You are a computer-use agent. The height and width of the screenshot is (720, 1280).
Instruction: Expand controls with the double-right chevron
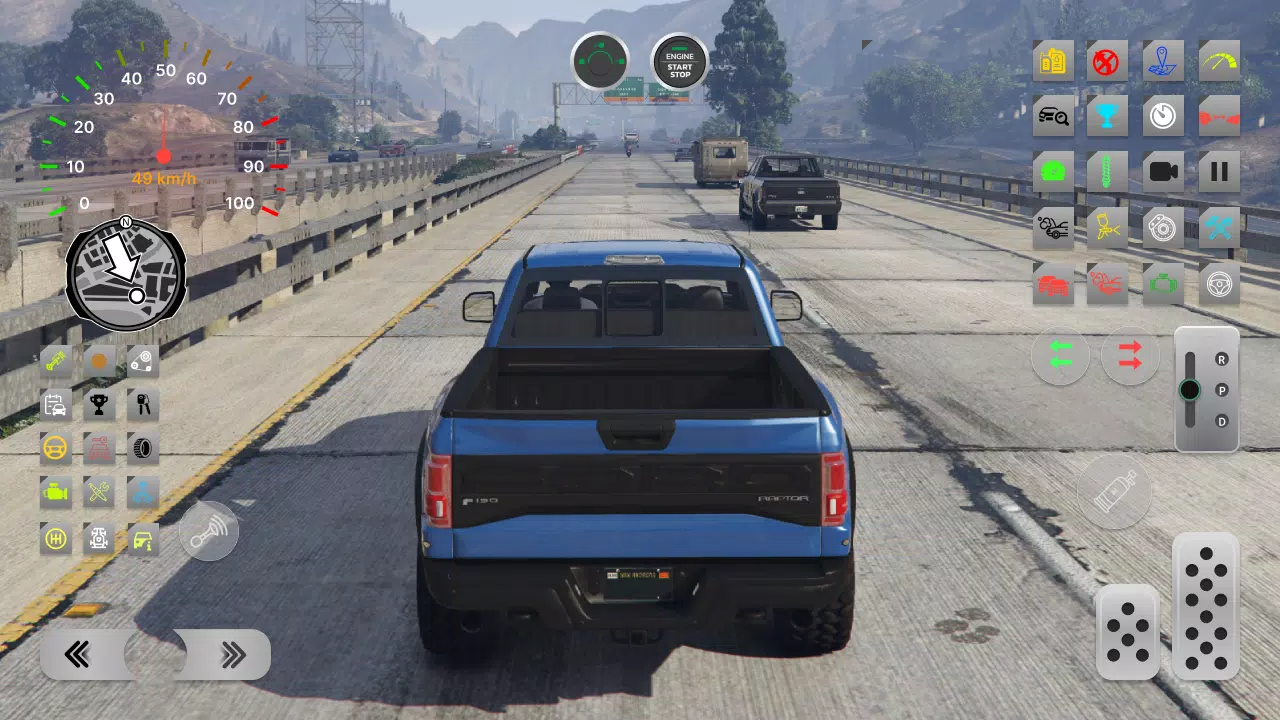tap(233, 653)
